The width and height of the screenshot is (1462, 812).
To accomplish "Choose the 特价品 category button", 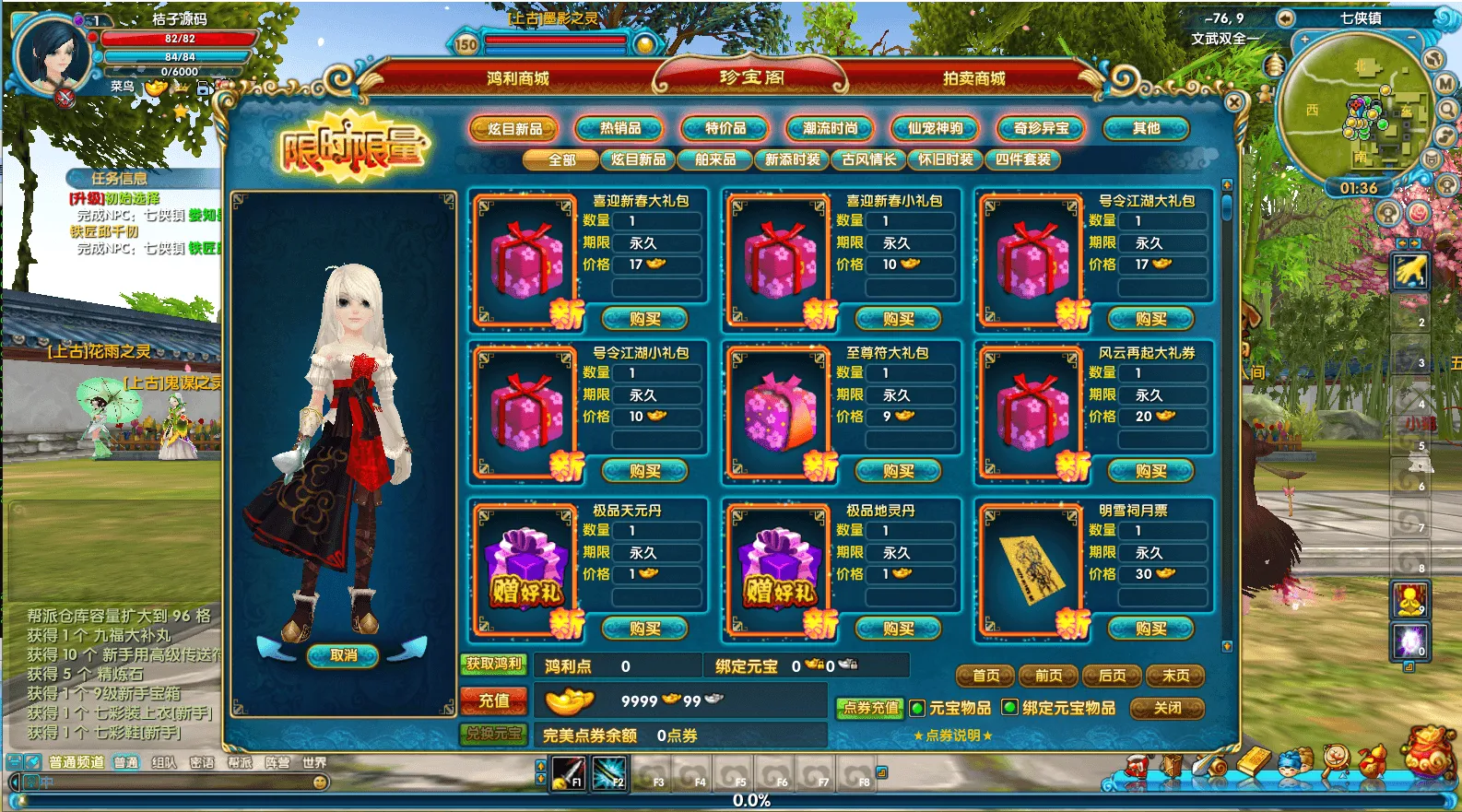I will coord(725,129).
